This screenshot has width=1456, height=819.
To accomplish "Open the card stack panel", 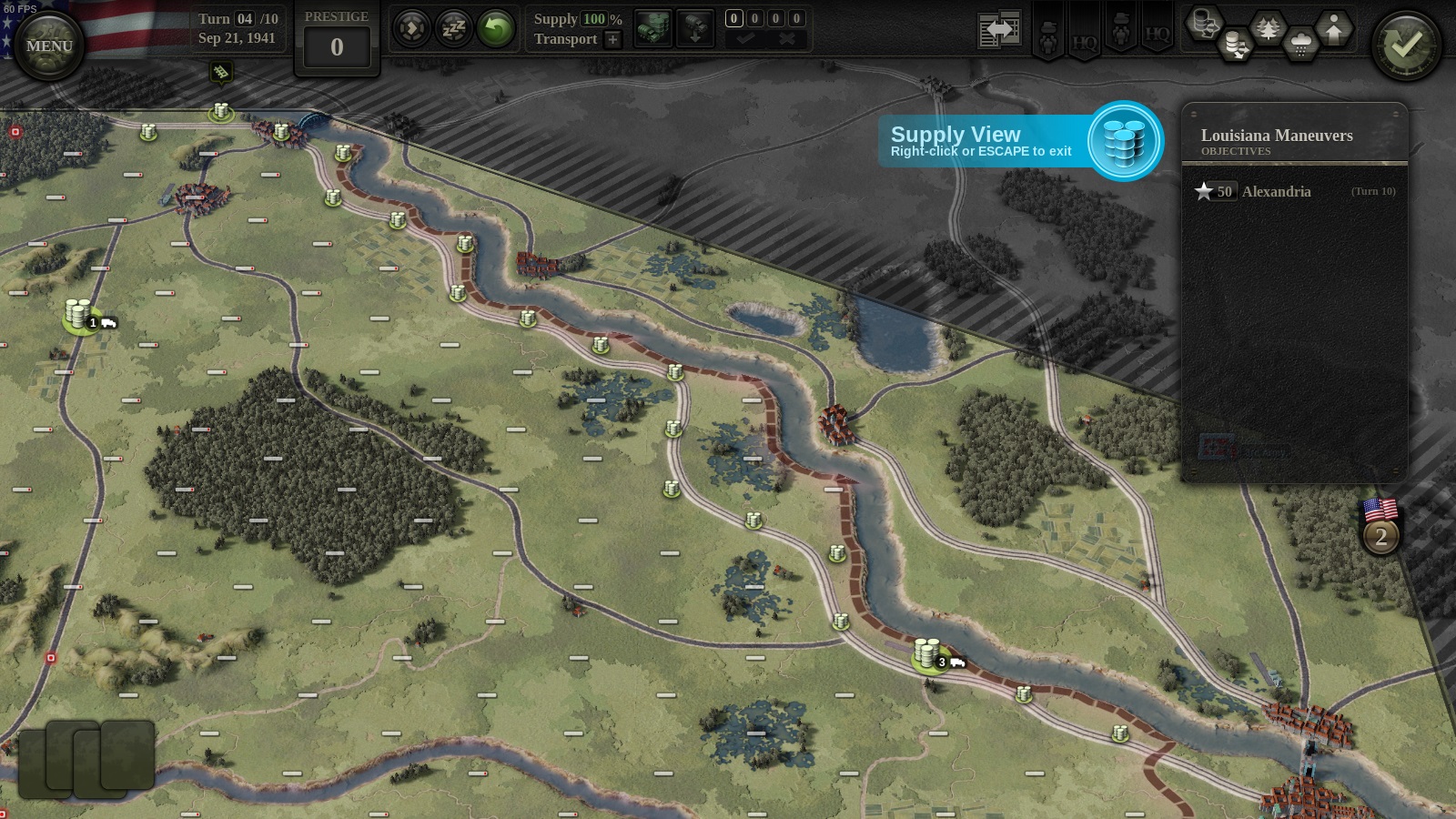I will [86, 757].
